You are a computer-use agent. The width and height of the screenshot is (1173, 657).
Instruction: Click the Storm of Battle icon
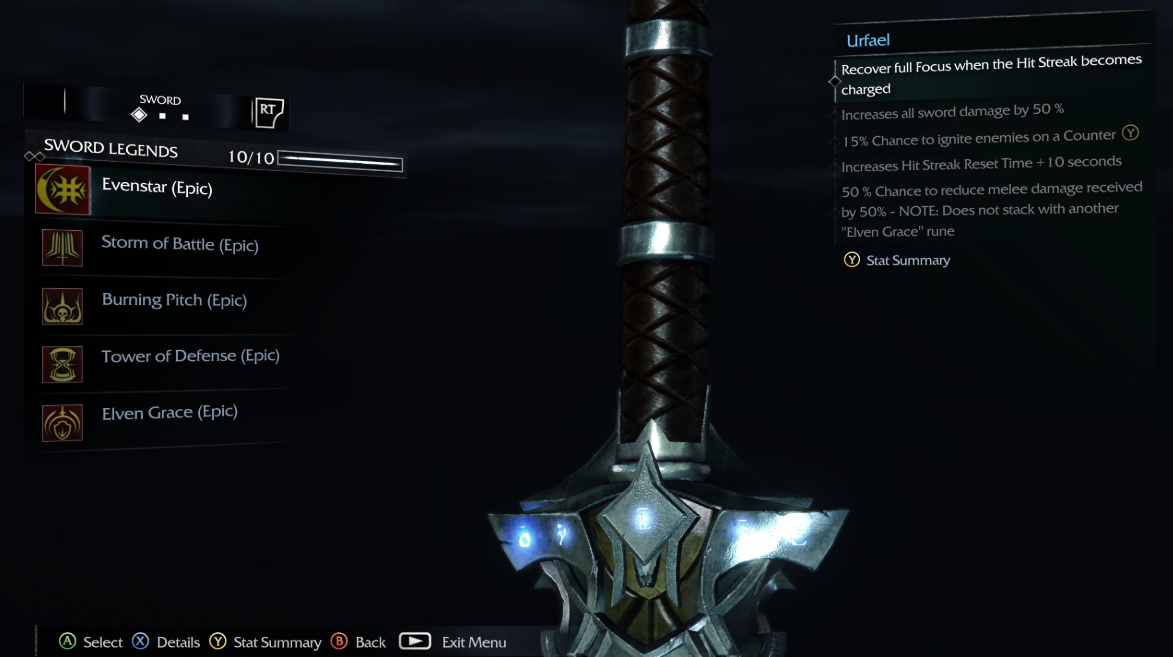pos(62,247)
